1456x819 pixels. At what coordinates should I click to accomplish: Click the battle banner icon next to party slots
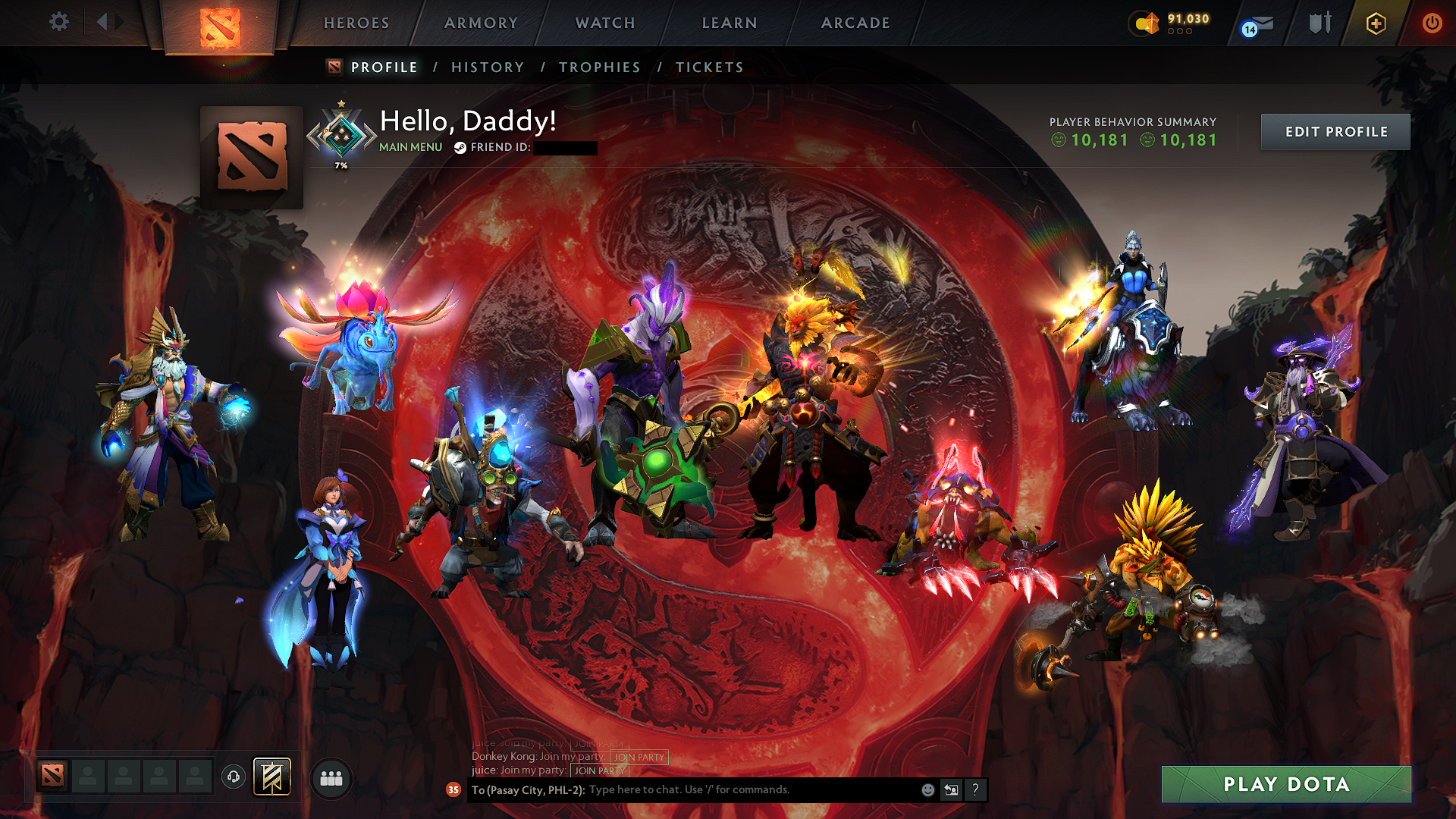(271, 777)
